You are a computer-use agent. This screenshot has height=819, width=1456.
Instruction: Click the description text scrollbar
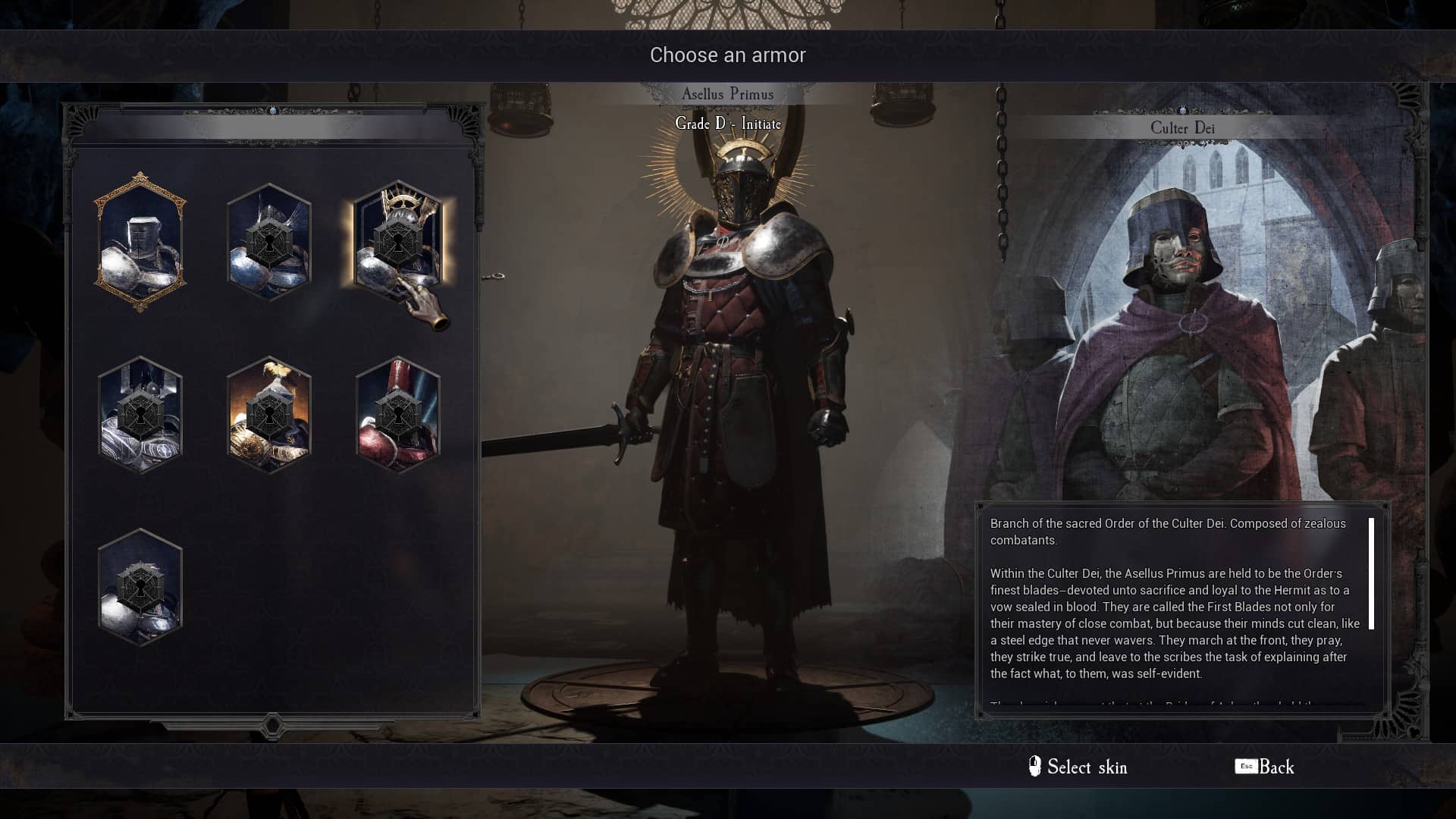tap(1371, 574)
